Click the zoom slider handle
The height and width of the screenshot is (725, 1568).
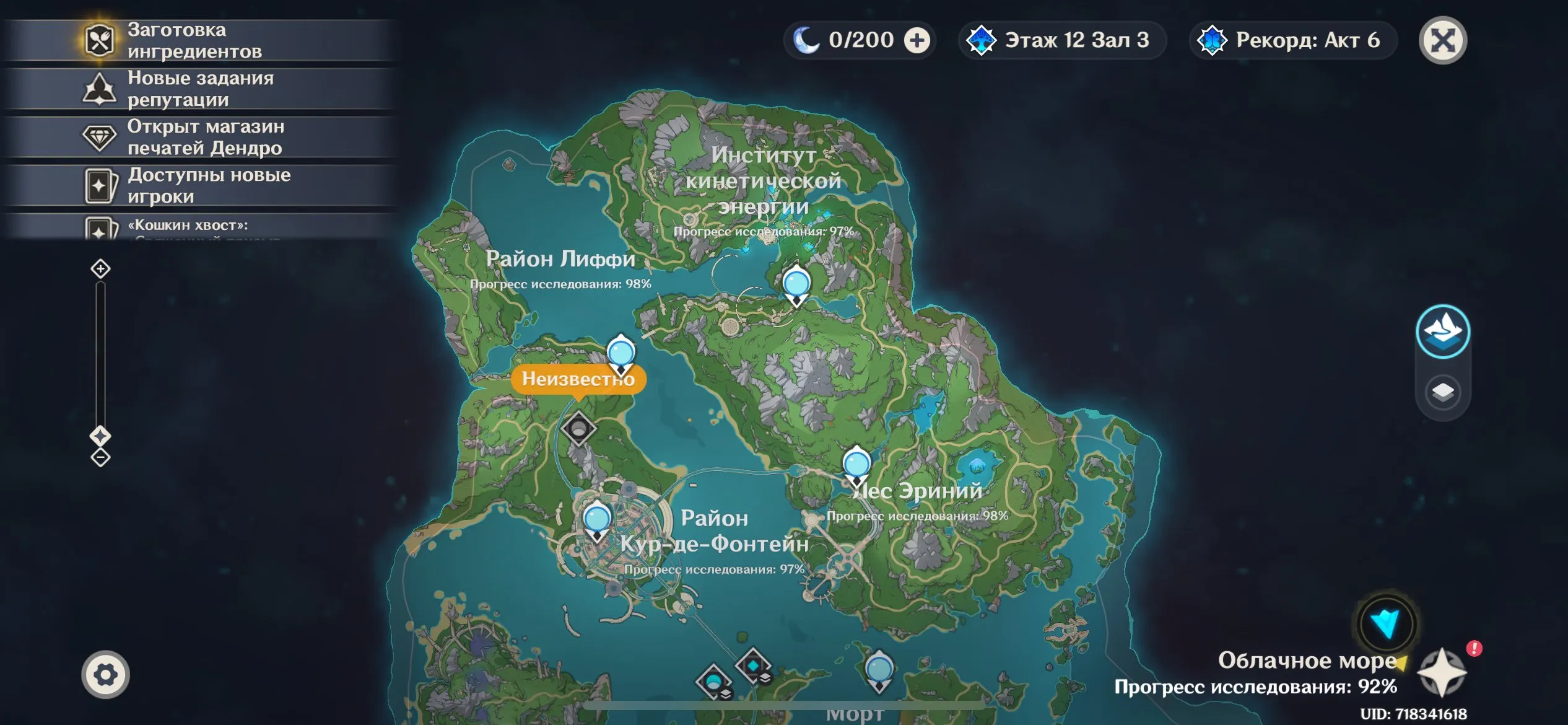[100, 436]
